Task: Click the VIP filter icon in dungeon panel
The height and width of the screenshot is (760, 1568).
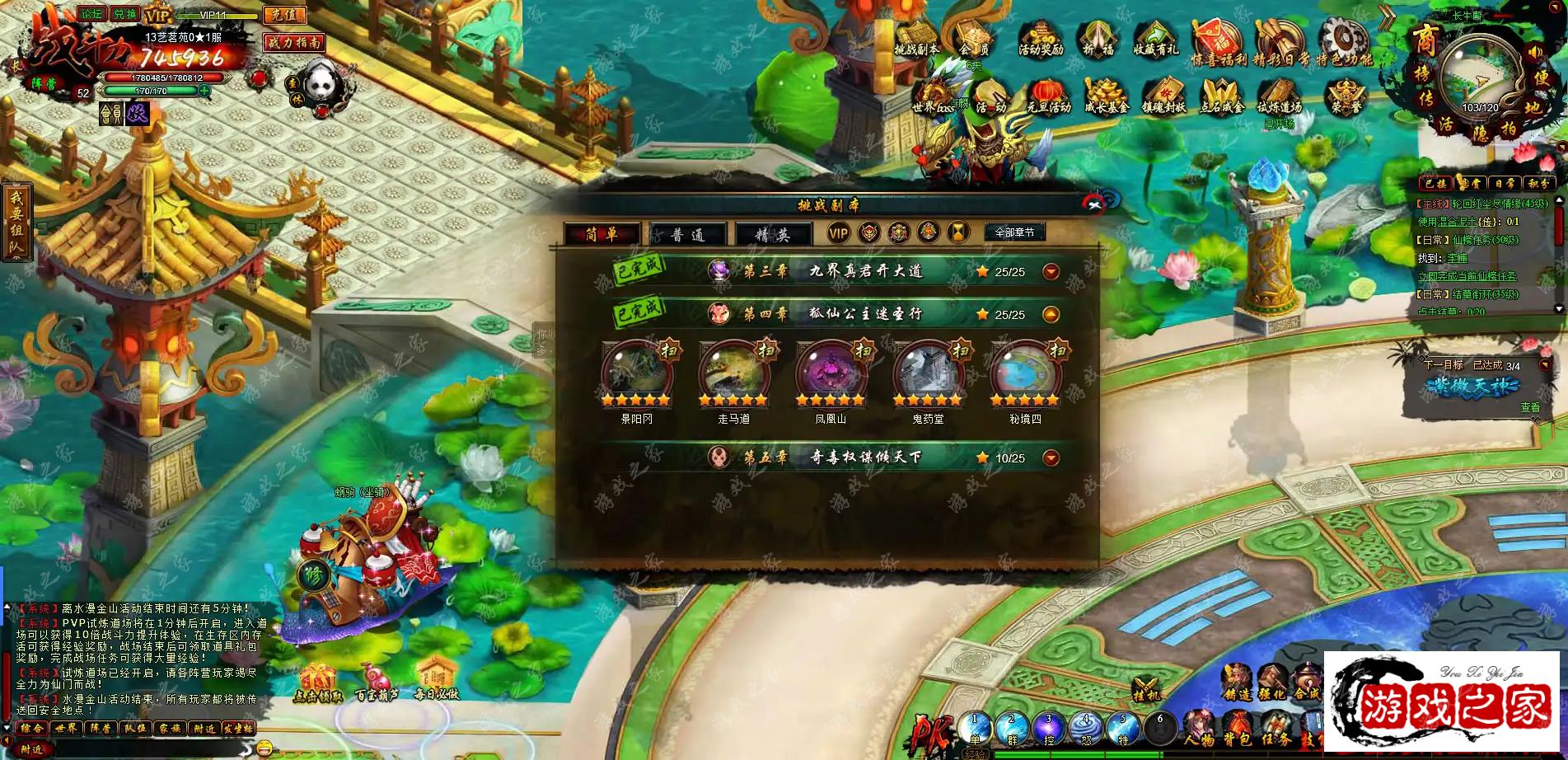Action: (x=838, y=233)
